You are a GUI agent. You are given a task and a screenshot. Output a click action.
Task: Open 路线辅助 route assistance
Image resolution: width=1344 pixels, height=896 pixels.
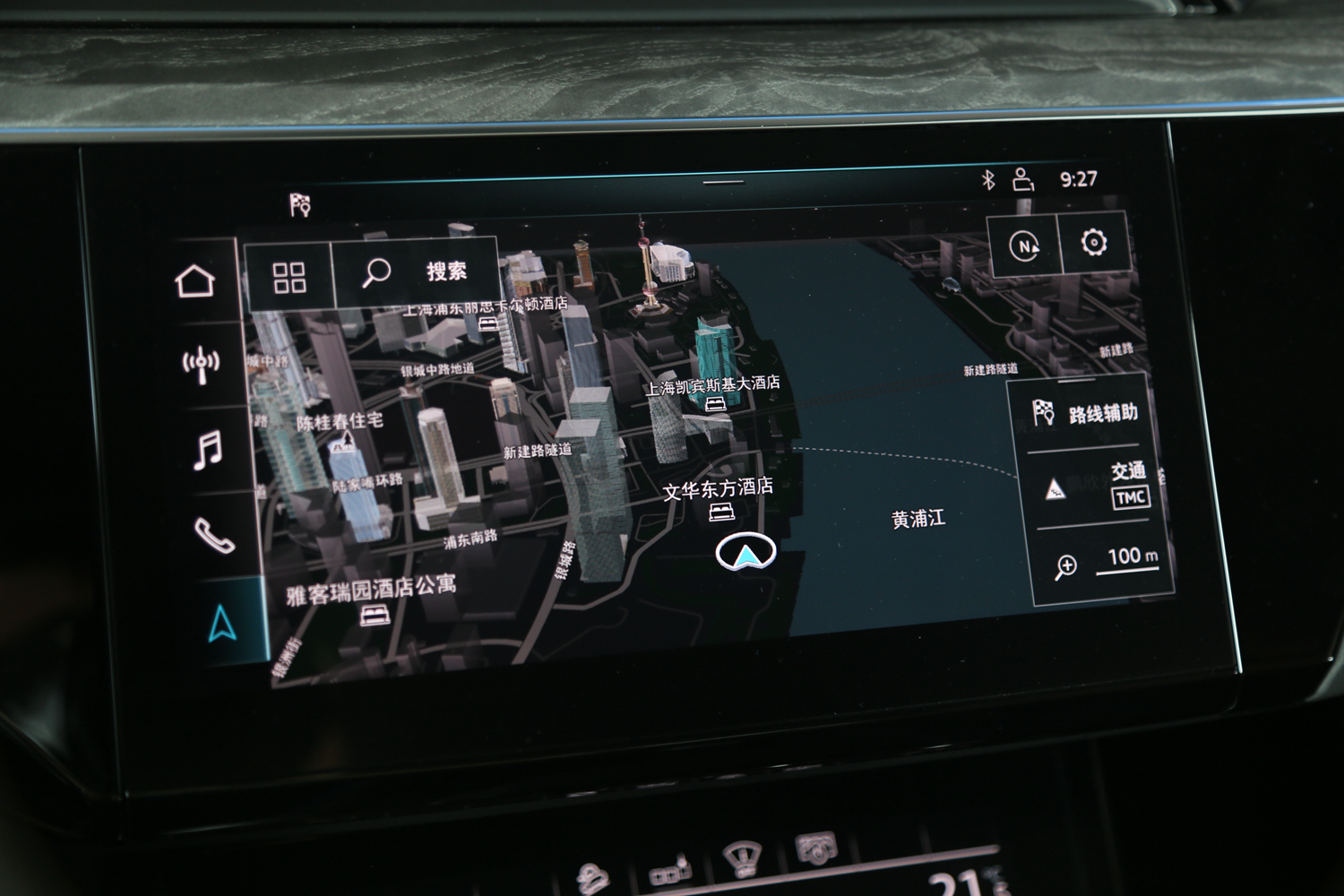1086,414
